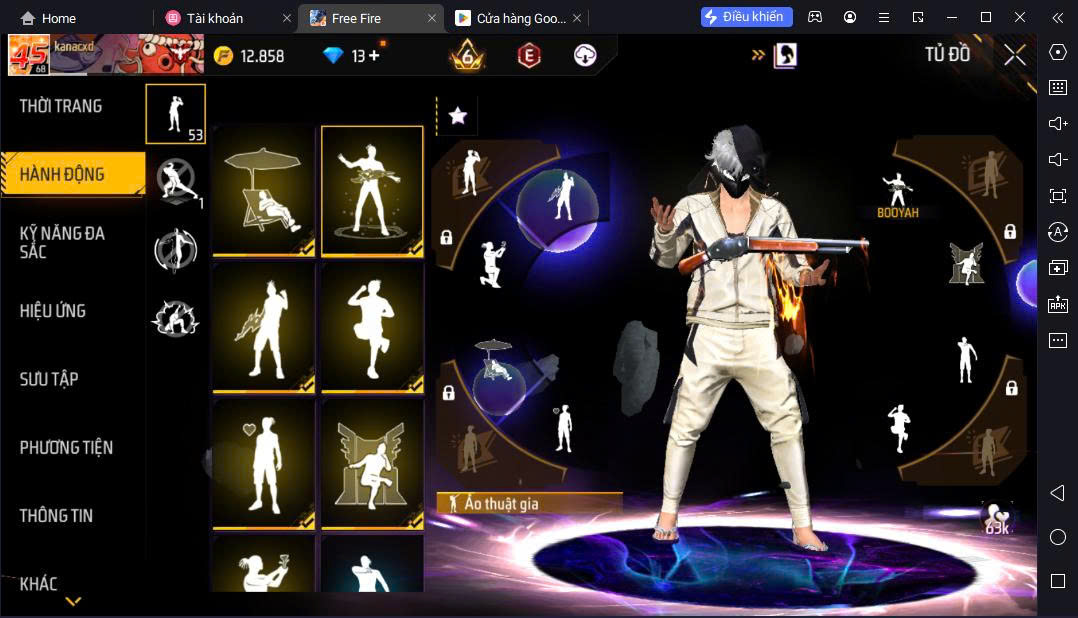Switch to Kỹ Năng Đa Sắc
Viewport: 1078px width, 618px height.
(x=62, y=242)
